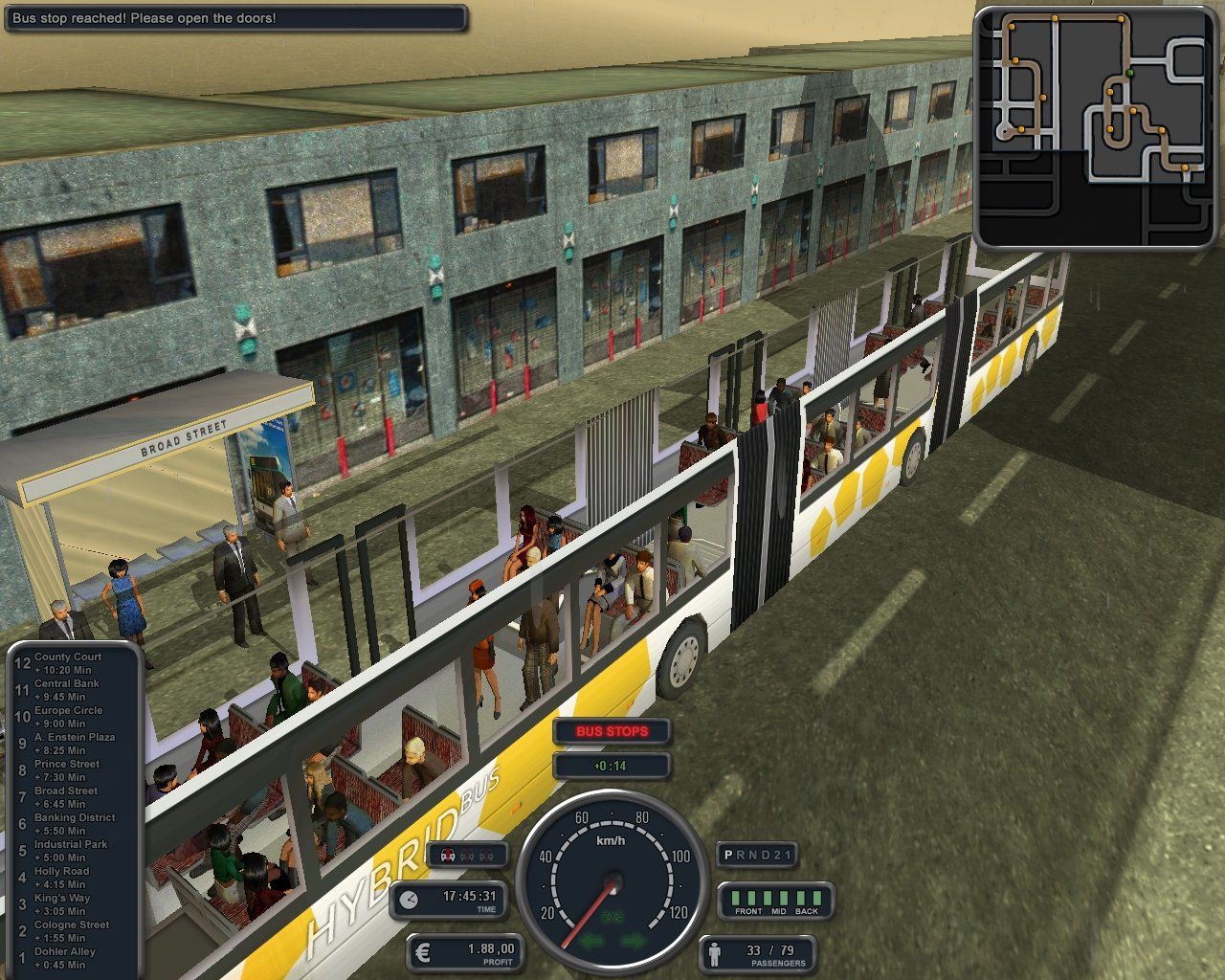Viewport: 1225px width, 980px height.
Task: Activate the right turn signal arrow
Action: 633,939
